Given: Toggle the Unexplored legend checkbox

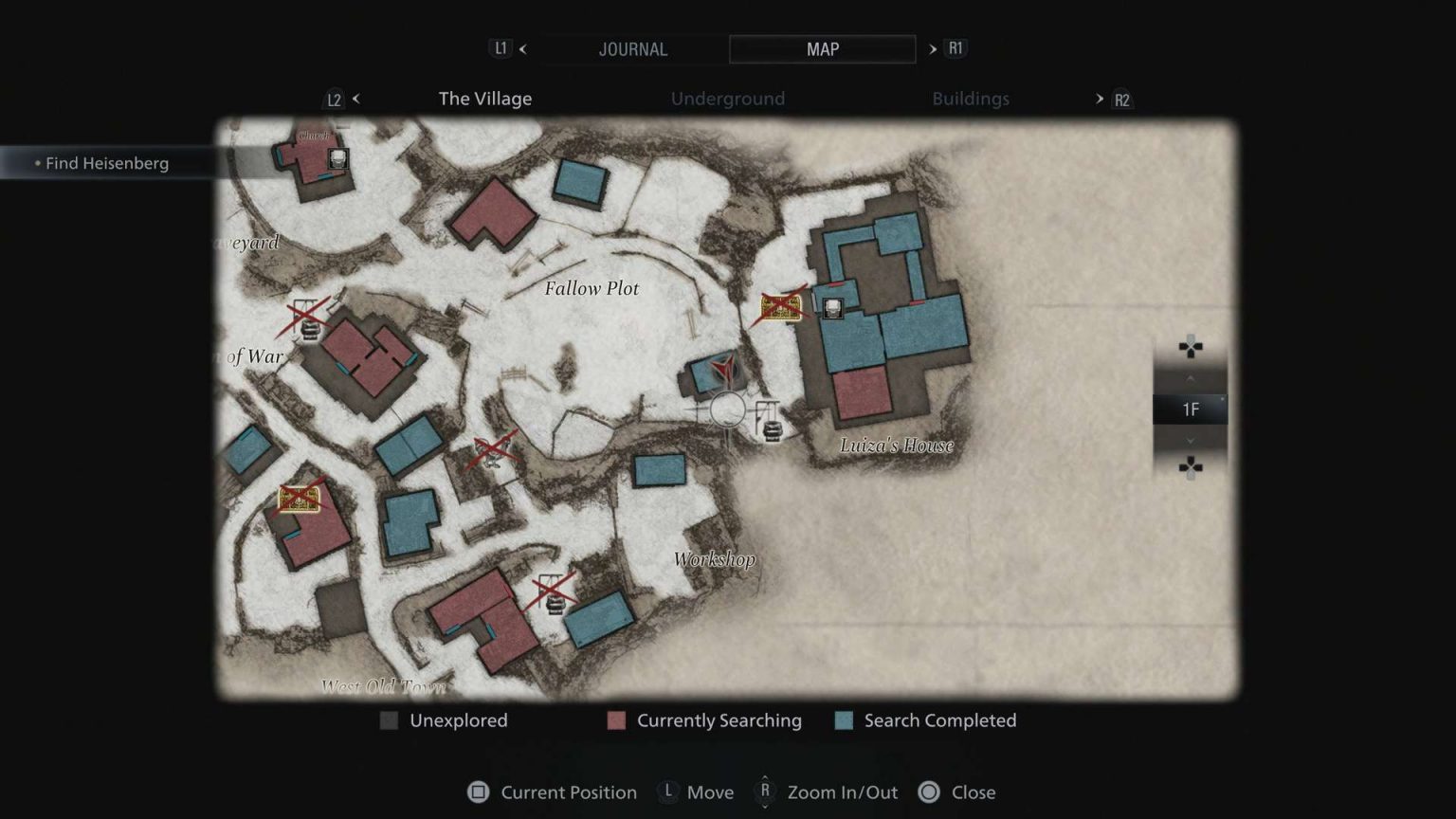Looking at the screenshot, I should pyautogui.click(x=388, y=720).
